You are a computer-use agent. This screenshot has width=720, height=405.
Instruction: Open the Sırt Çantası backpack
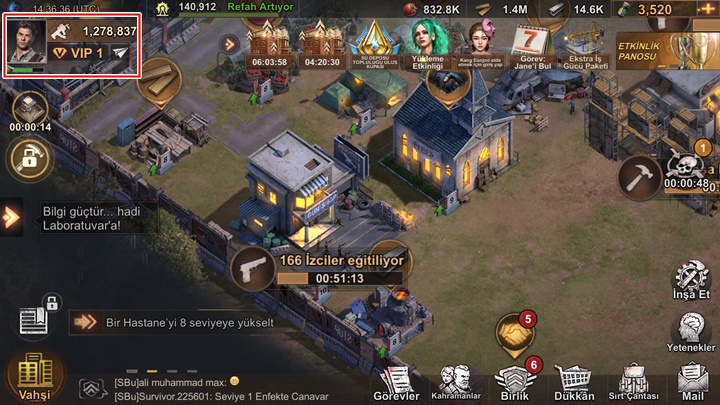pyautogui.click(x=633, y=381)
